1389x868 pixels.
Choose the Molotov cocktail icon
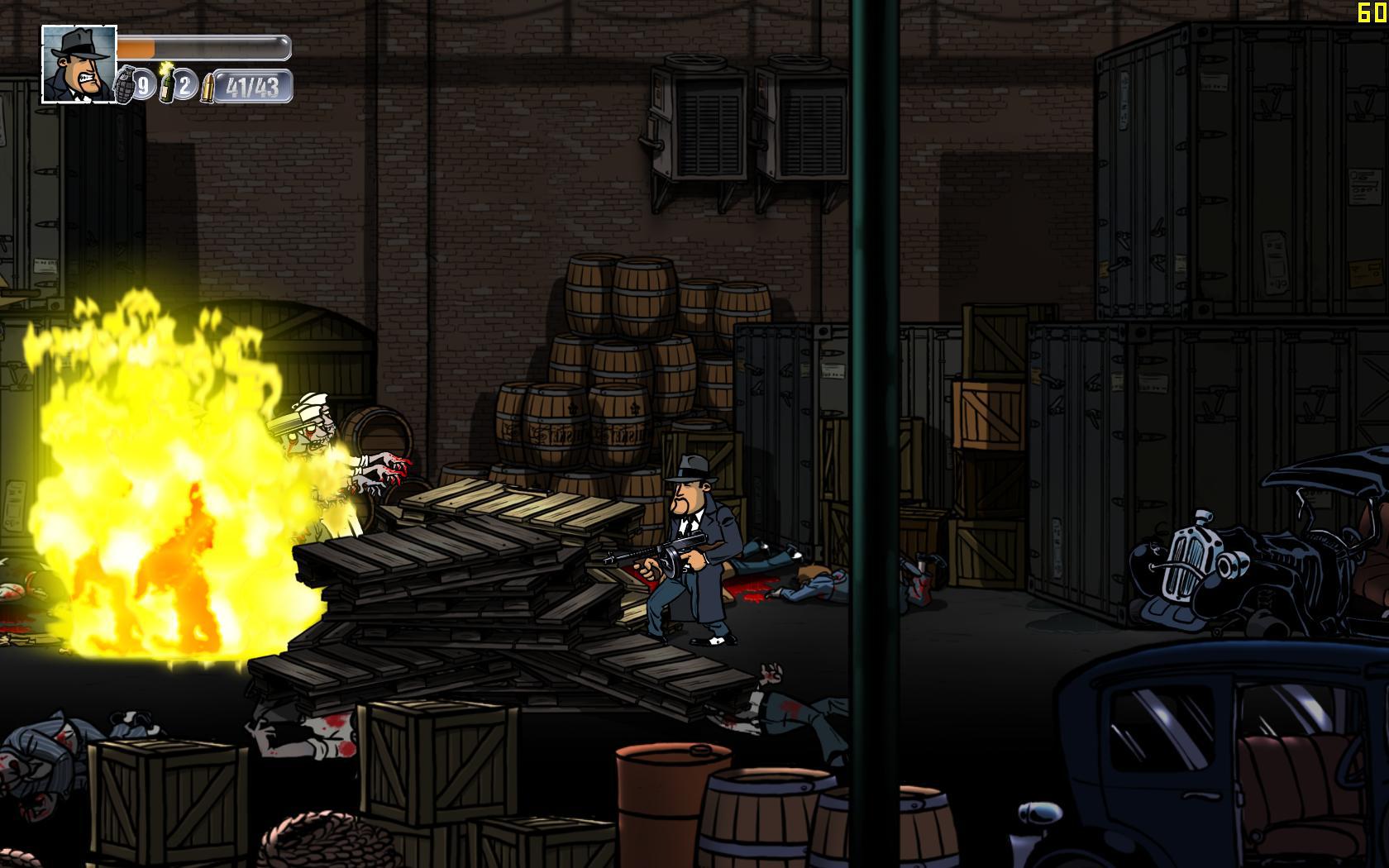tap(166, 83)
